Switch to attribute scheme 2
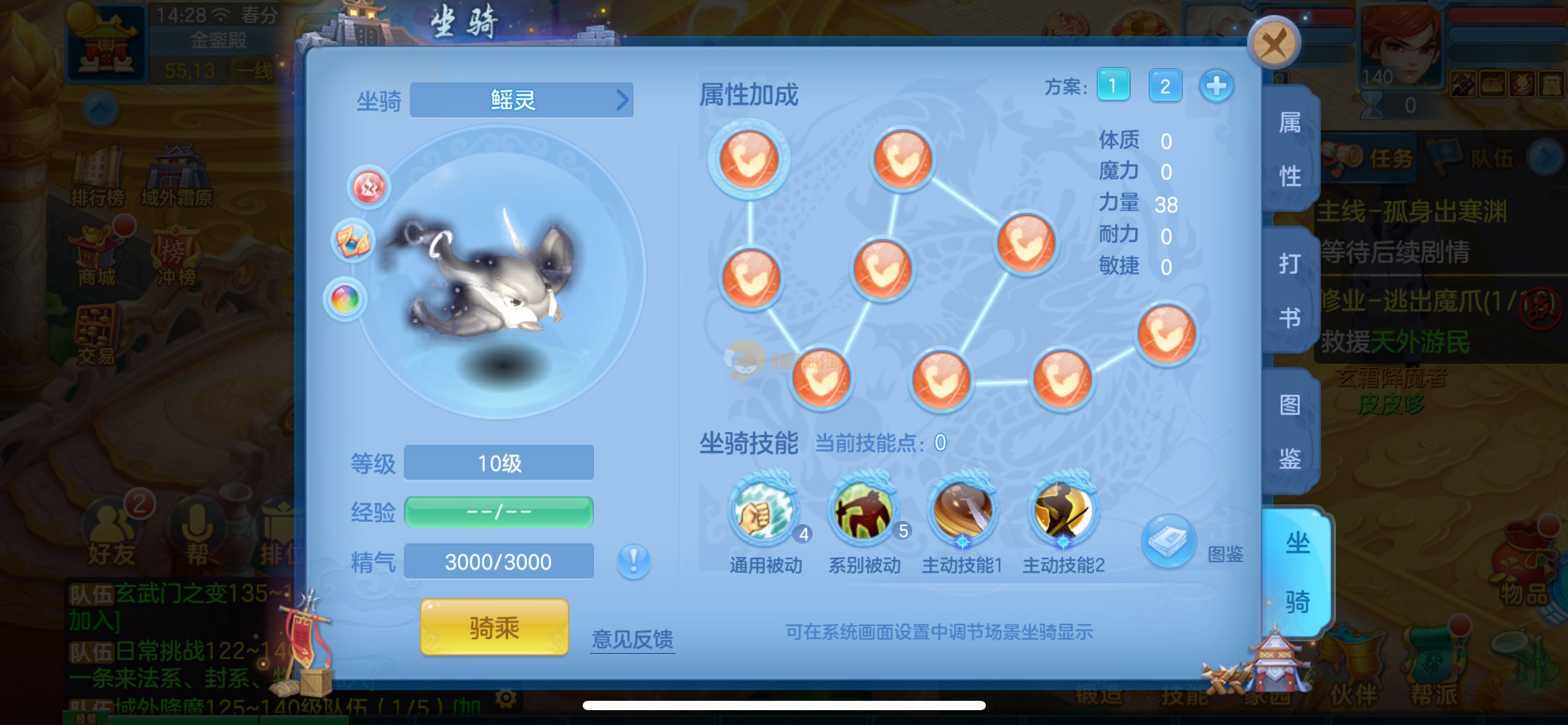Screen dimensions: 1568x725 coord(1165,86)
